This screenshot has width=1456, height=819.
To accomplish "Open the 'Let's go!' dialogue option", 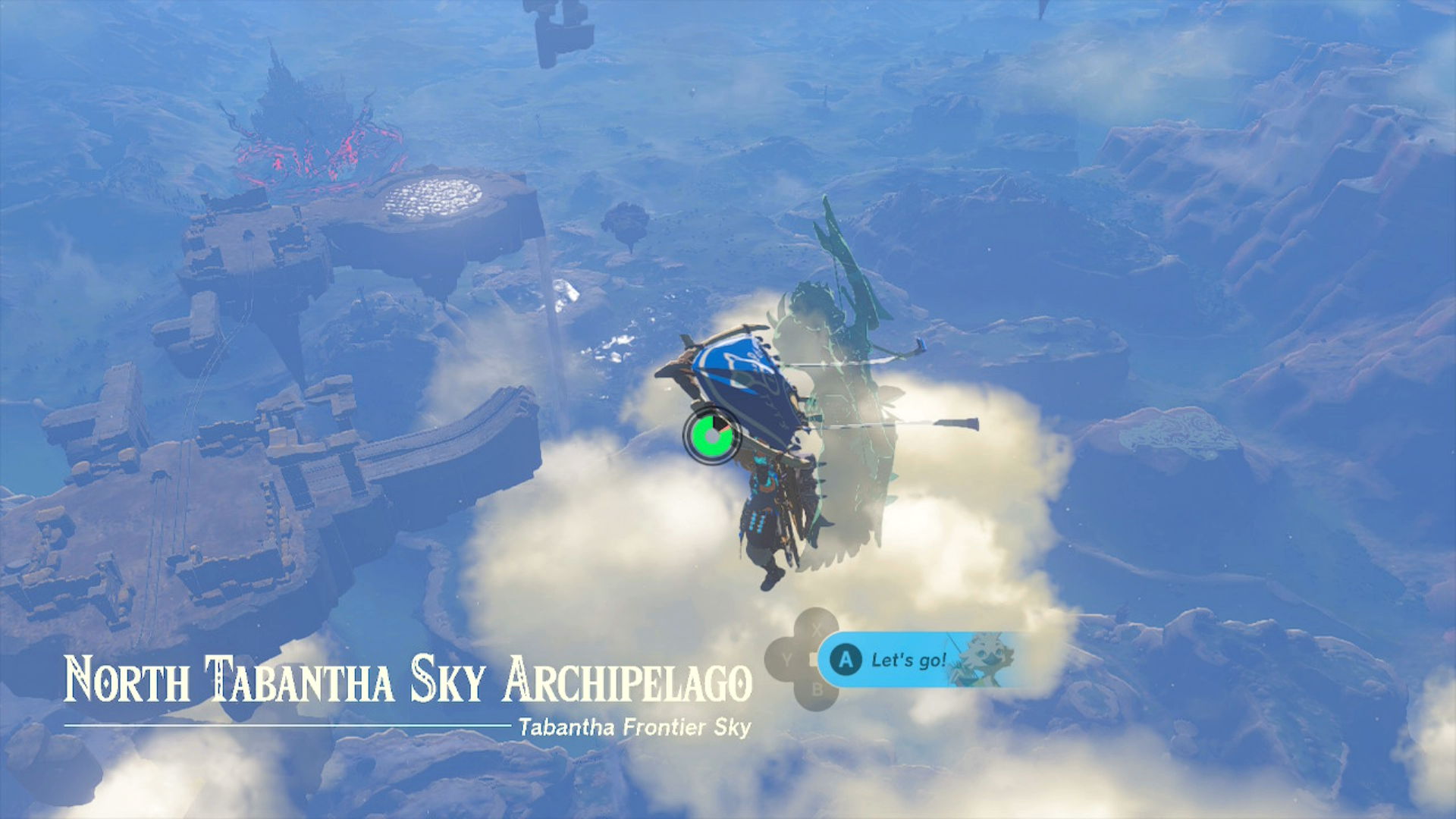I will pos(908,660).
